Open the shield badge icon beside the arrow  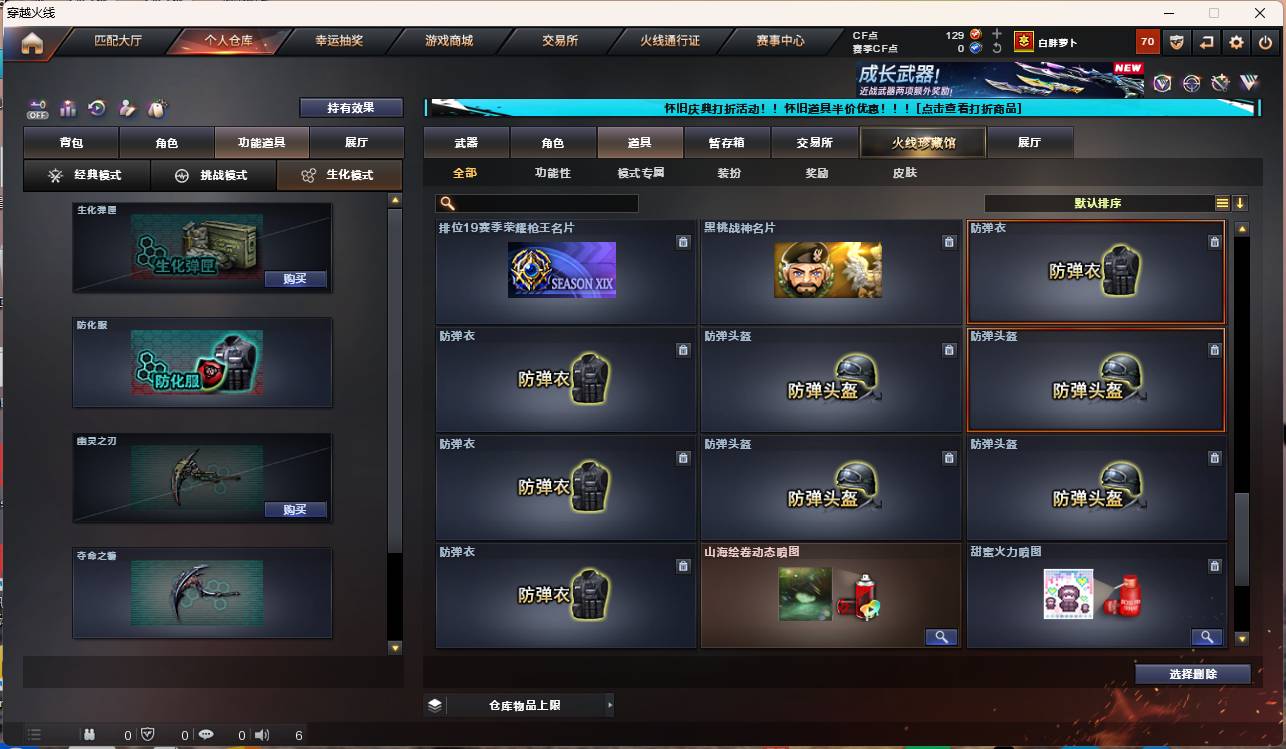[1179, 42]
